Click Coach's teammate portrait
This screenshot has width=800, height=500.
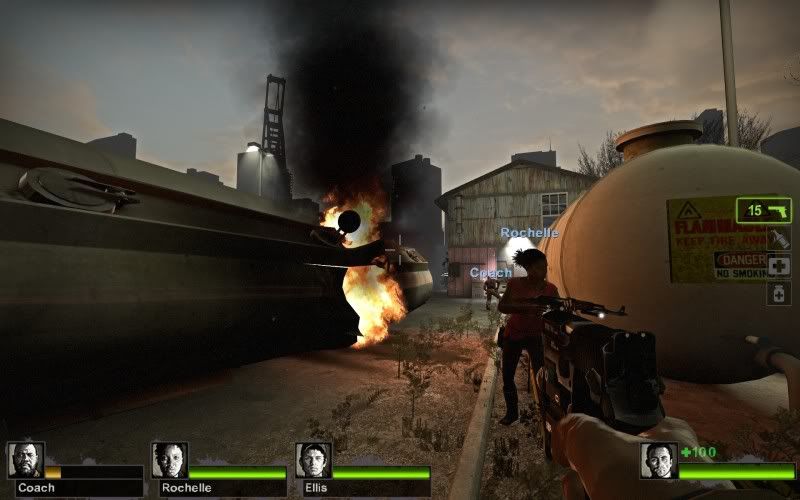(x=25, y=460)
